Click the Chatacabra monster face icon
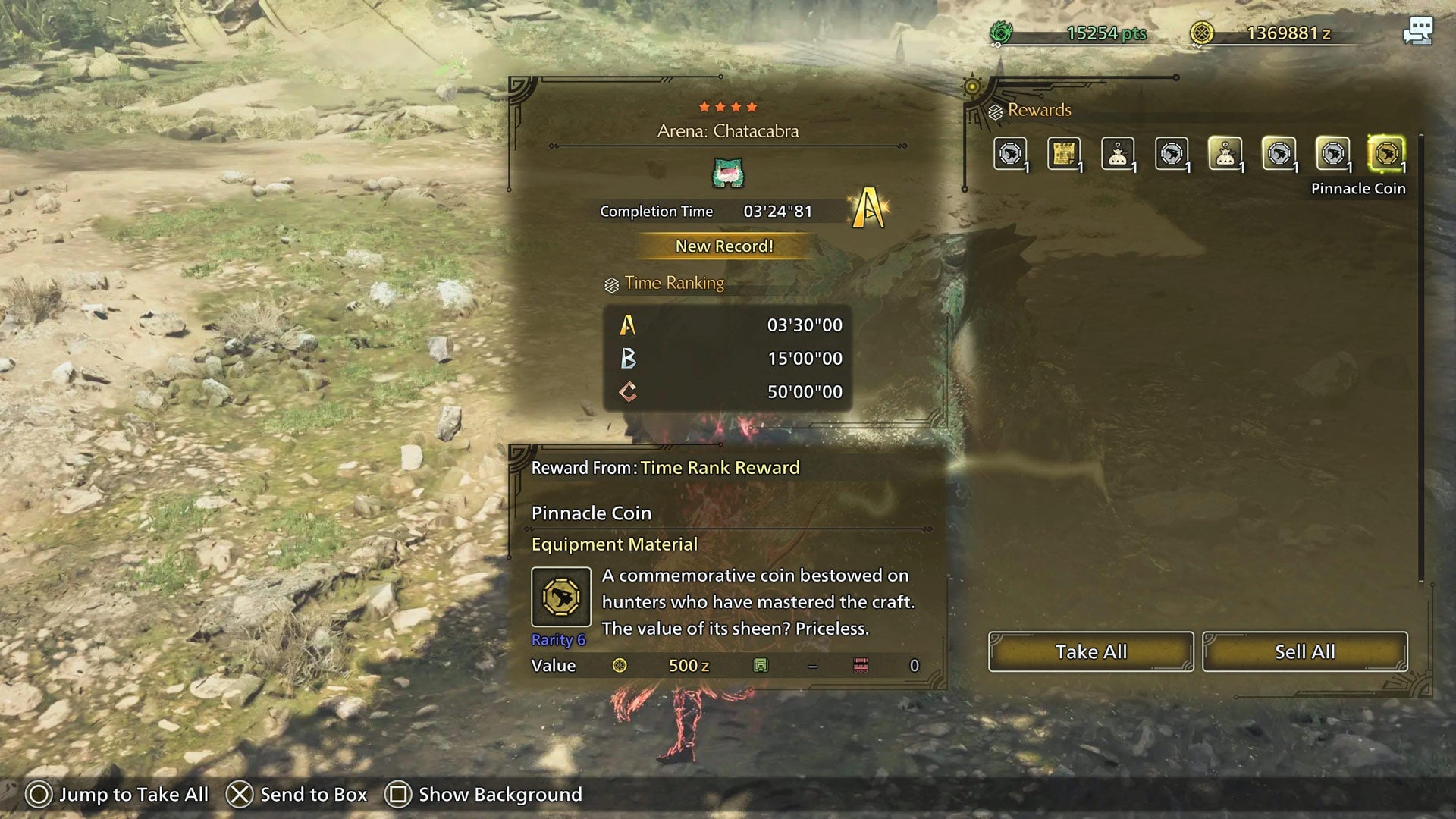 click(x=726, y=174)
